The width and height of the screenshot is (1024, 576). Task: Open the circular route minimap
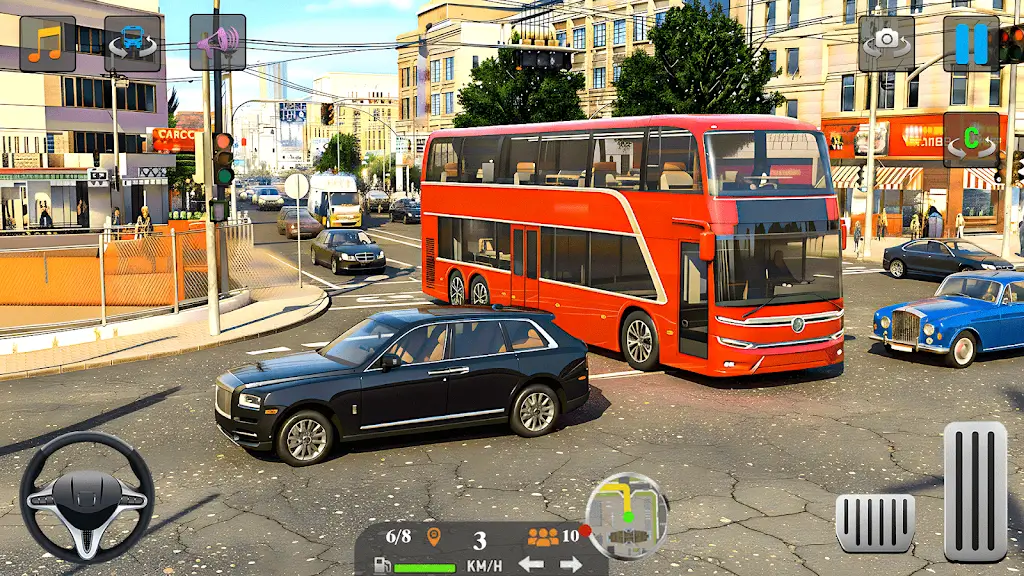point(627,516)
